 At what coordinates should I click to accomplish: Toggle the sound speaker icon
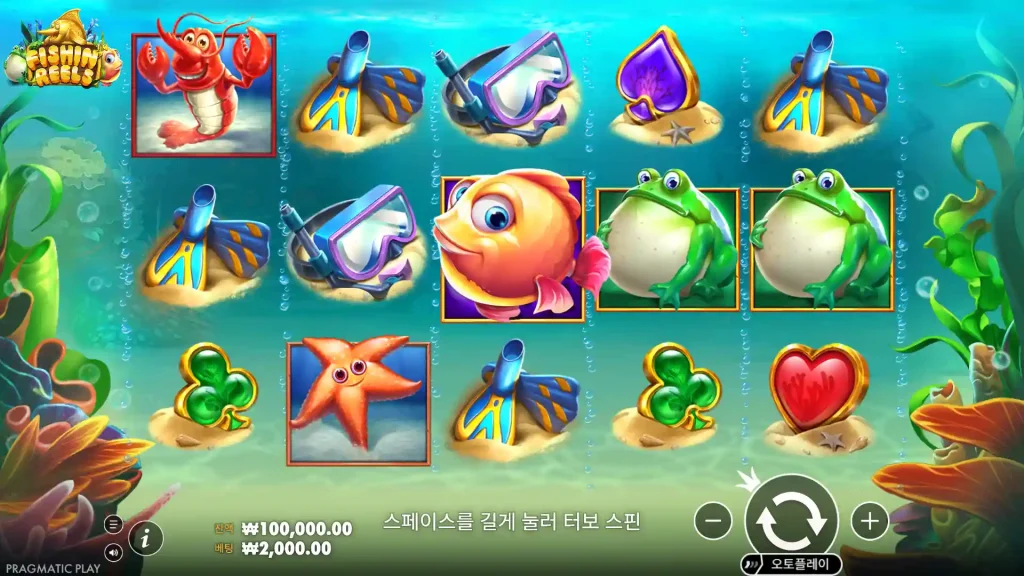[x=113, y=551]
